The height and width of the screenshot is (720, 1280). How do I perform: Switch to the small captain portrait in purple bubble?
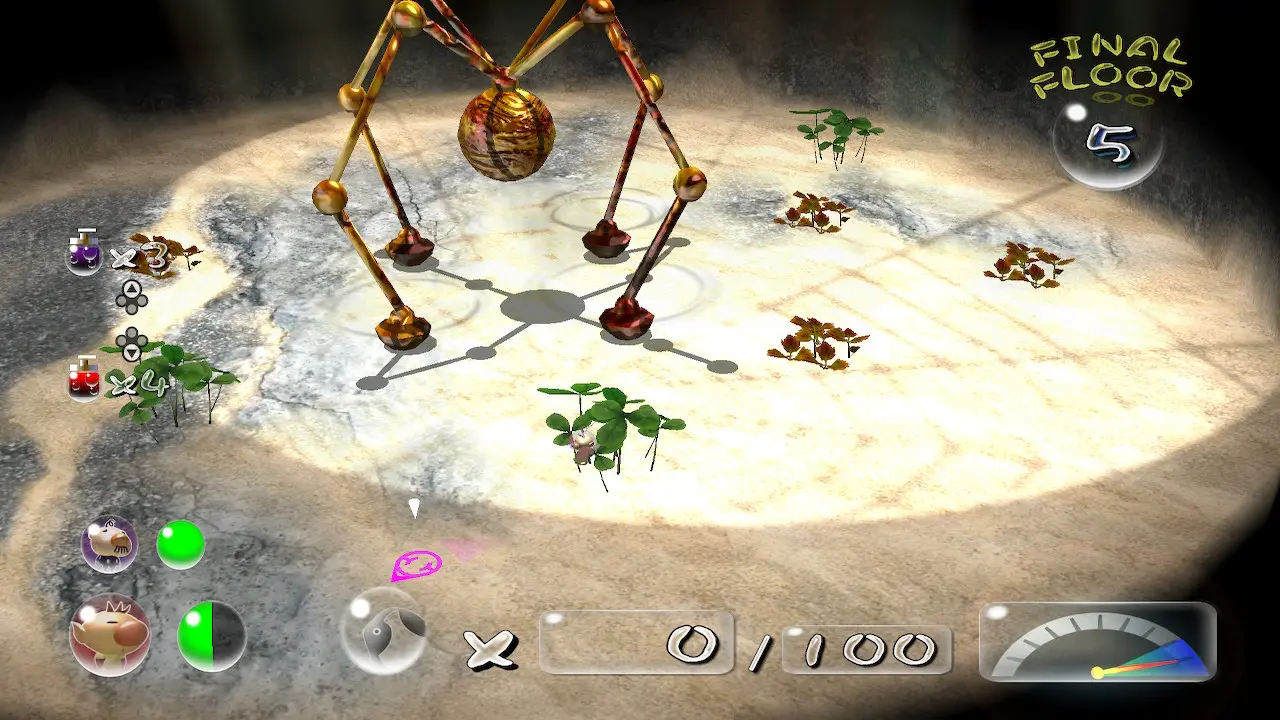[x=109, y=544]
